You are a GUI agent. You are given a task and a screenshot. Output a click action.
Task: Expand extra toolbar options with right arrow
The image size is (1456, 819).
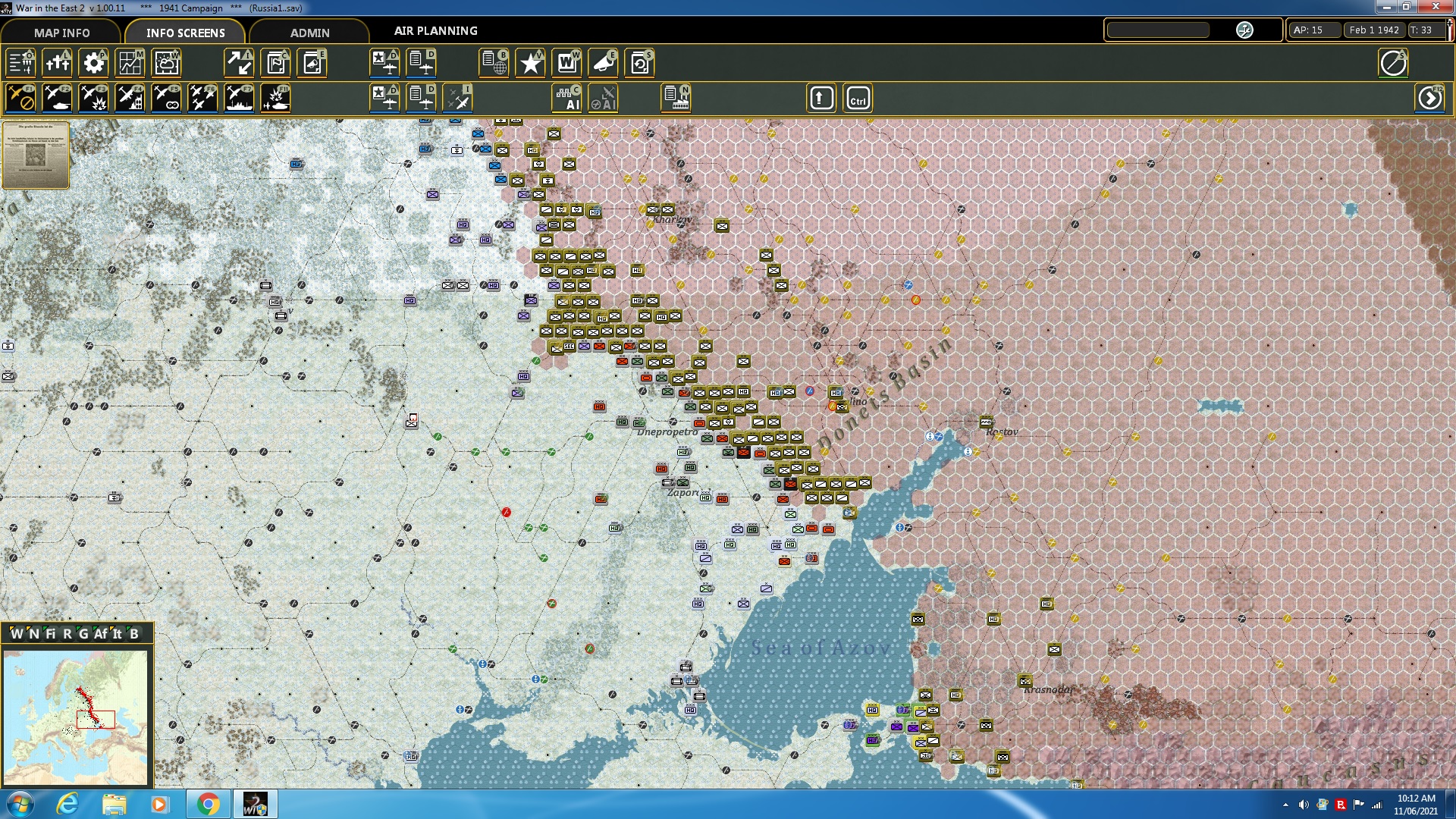(1430, 98)
